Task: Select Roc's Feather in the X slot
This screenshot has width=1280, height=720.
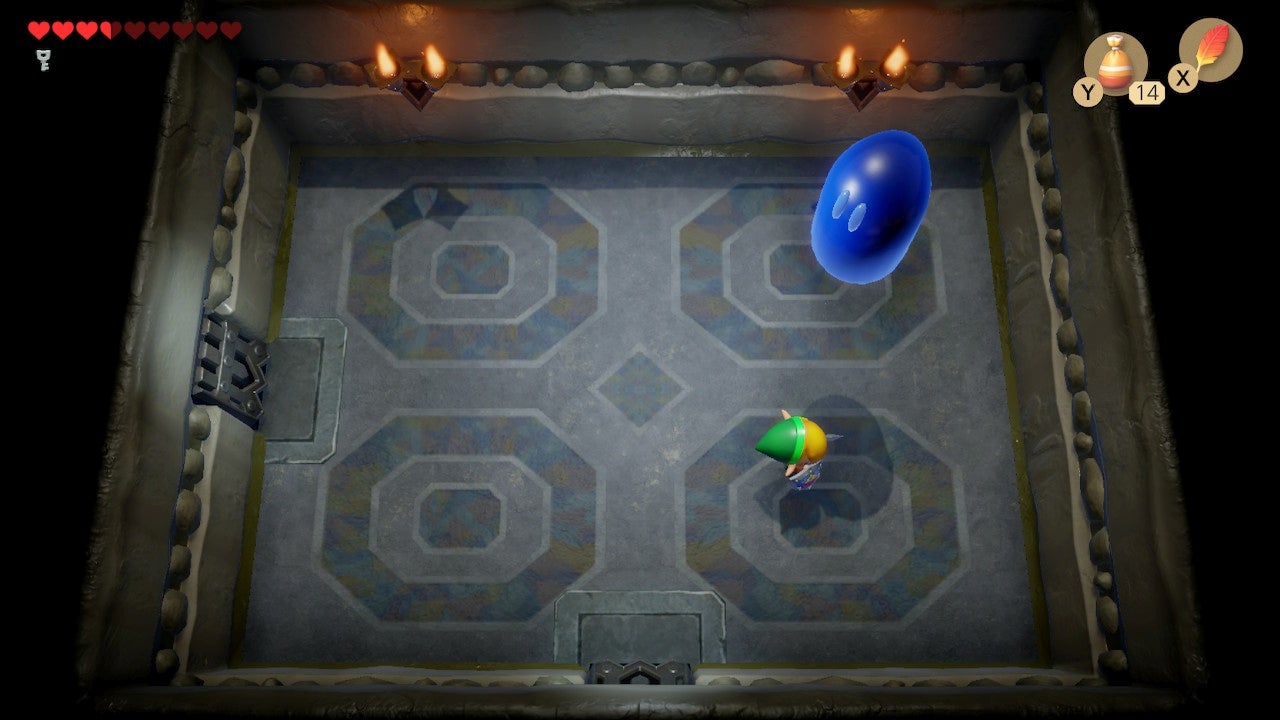Action: (x=1213, y=50)
